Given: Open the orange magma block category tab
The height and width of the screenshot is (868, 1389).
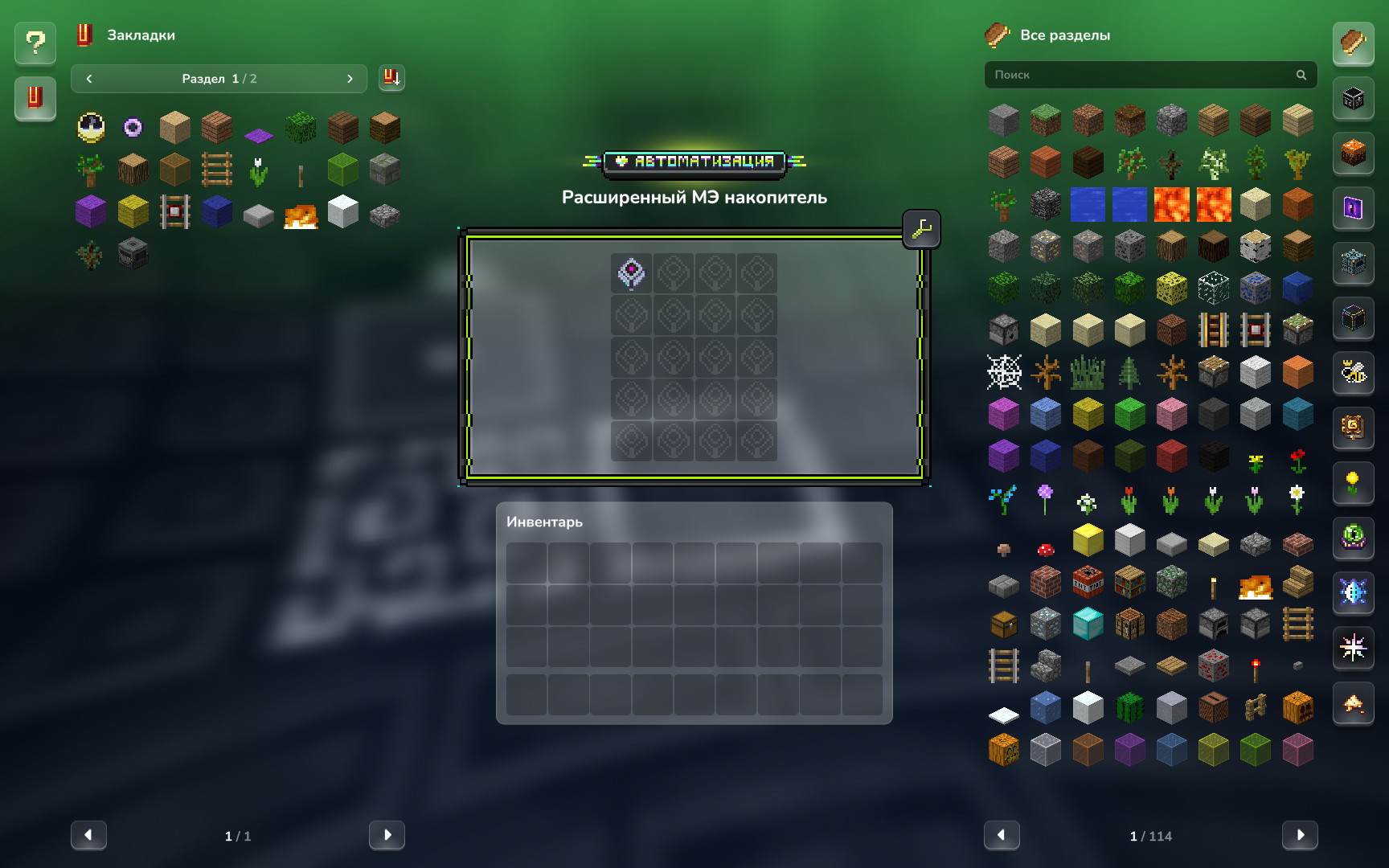Looking at the screenshot, I should click(1354, 153).
